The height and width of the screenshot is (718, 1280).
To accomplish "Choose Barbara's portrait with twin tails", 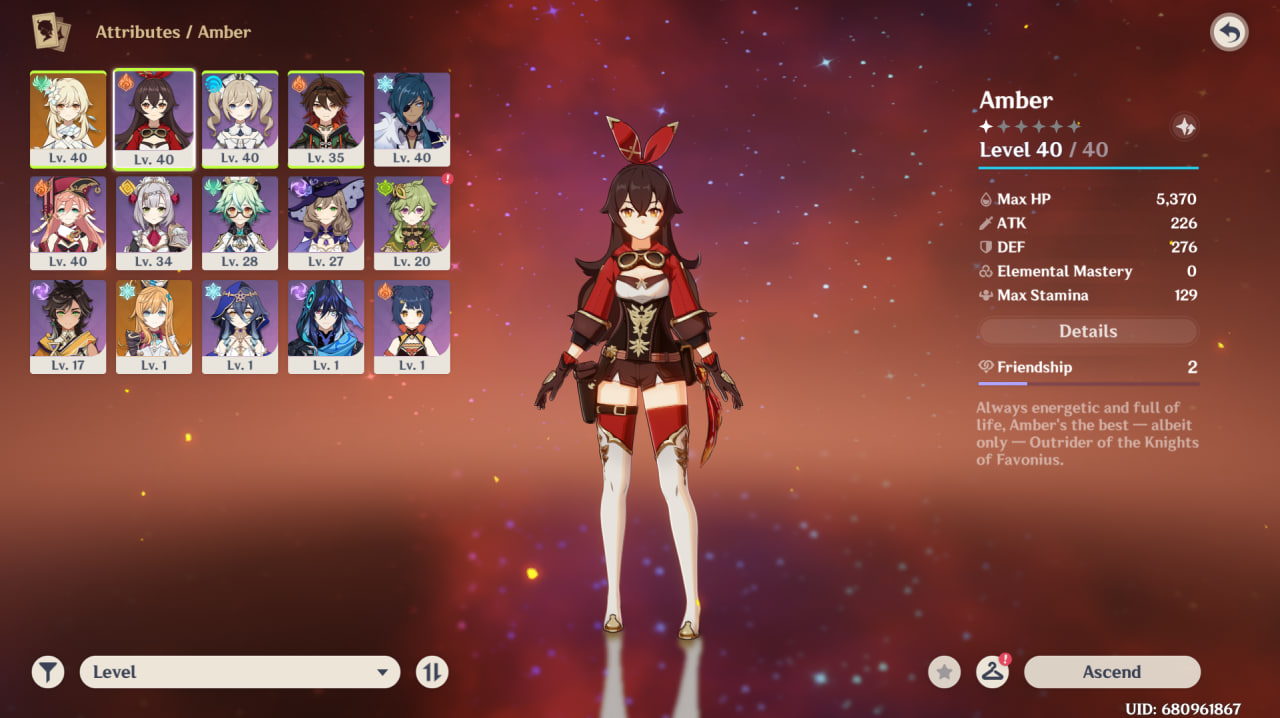I will (x=240, y=118).
